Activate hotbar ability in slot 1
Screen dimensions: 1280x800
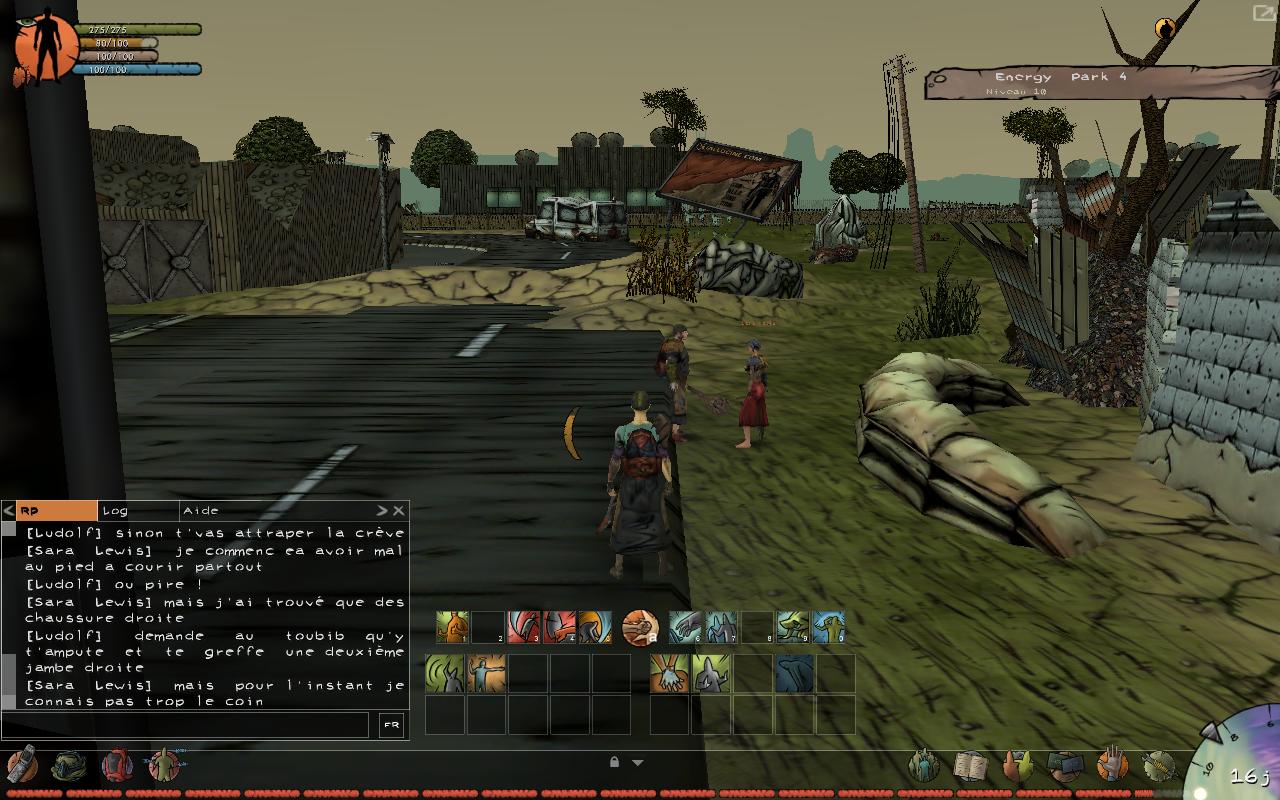click(x=452, y=627)
